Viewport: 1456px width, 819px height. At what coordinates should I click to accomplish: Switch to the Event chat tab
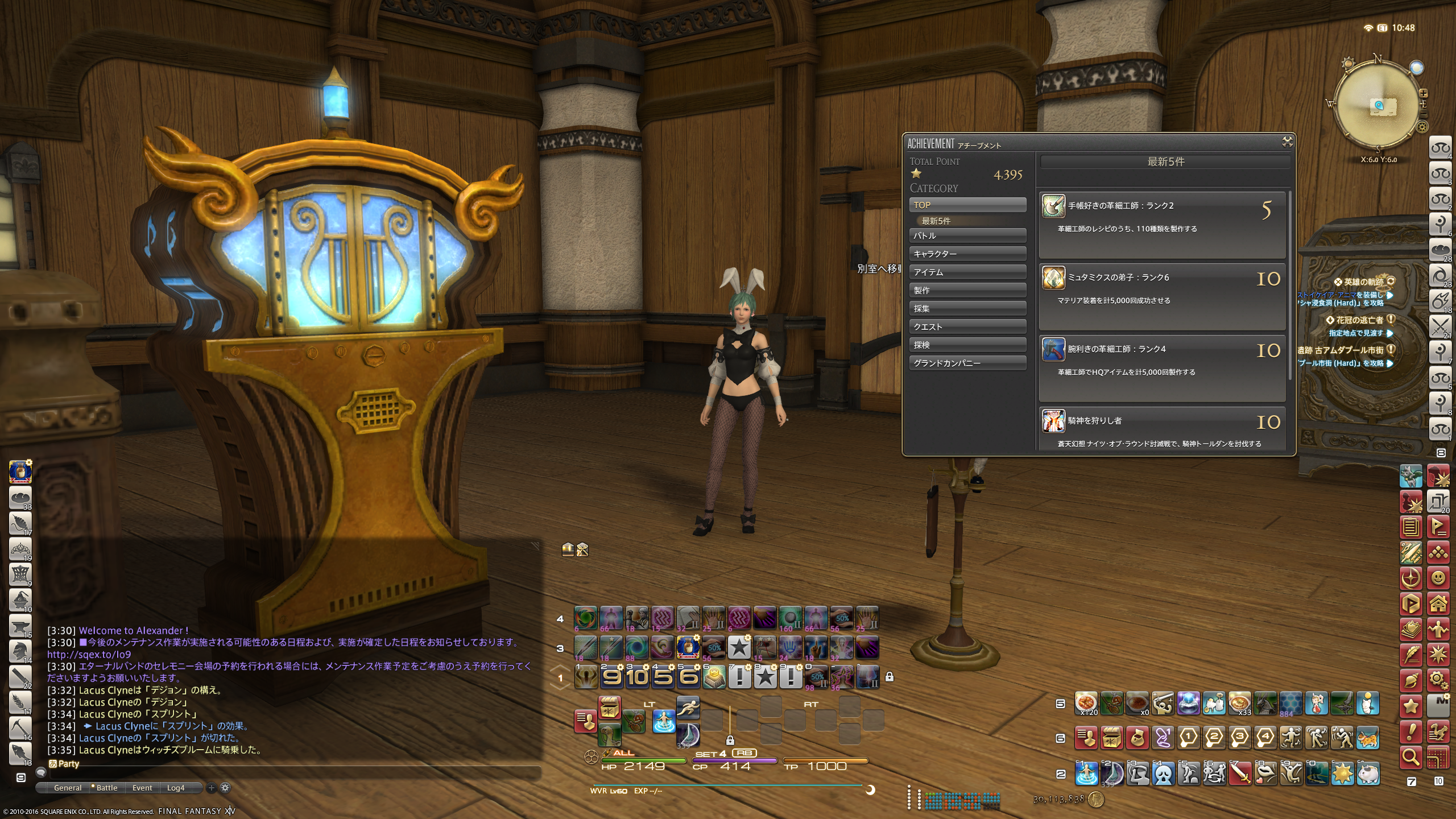tap(142, 788)
